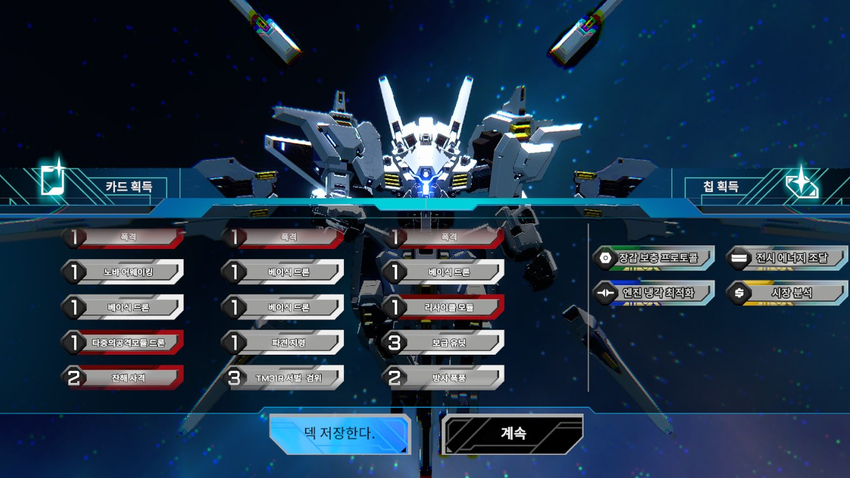
Task: Pick the 보급 유닛 card
Action: (444, 342)
